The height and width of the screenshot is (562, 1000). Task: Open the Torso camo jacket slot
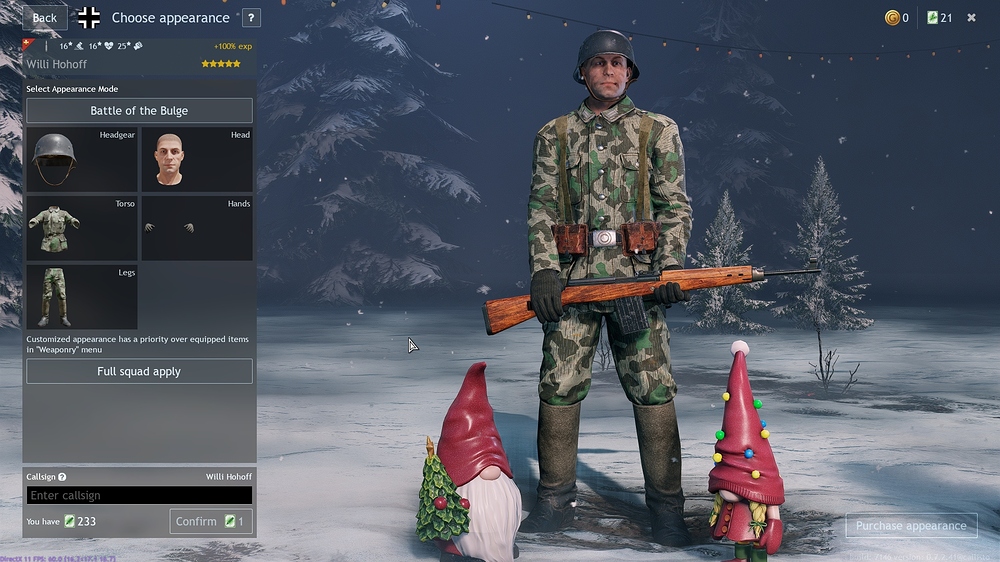tap(81, 228)
